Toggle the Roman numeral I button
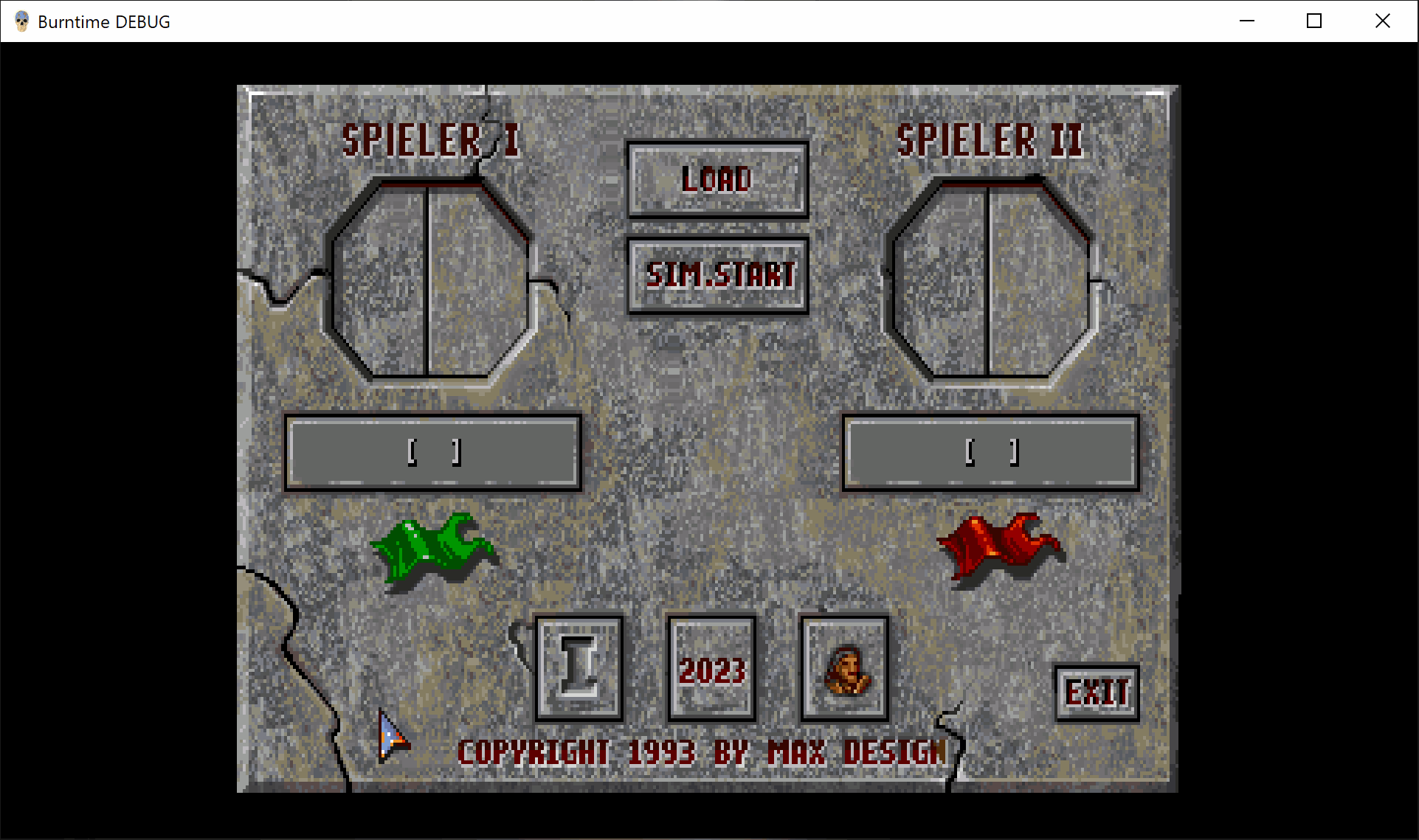 tap(579, 668)
